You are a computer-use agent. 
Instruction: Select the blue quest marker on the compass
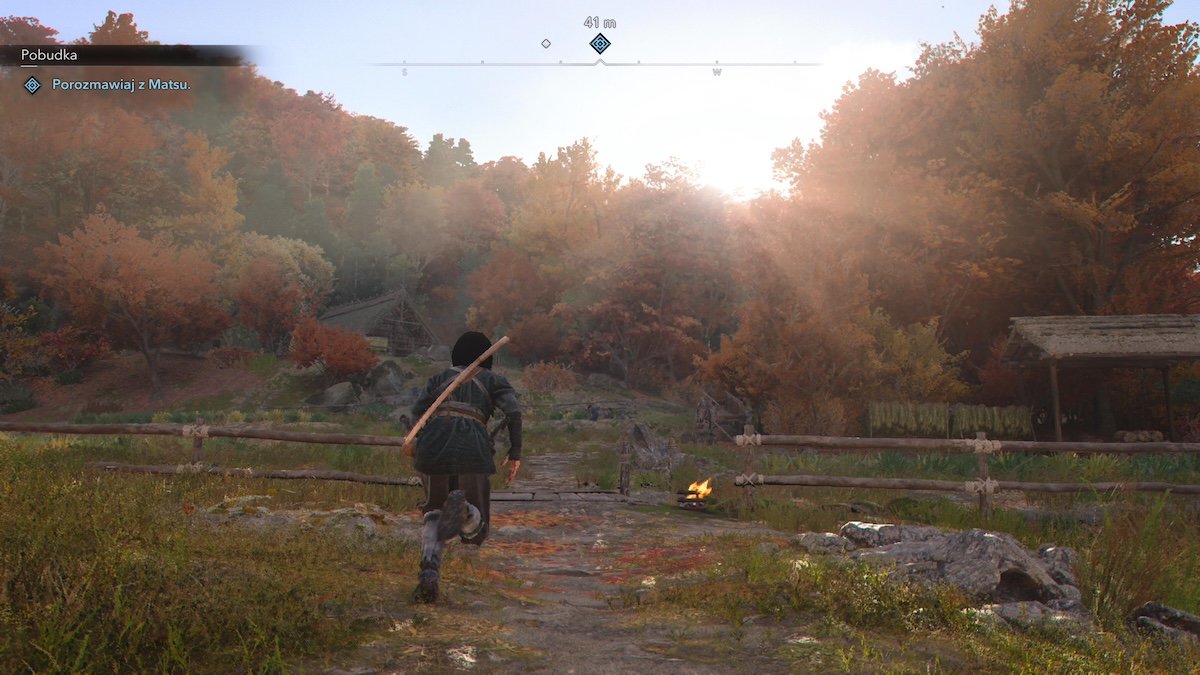tap(599, 43)
